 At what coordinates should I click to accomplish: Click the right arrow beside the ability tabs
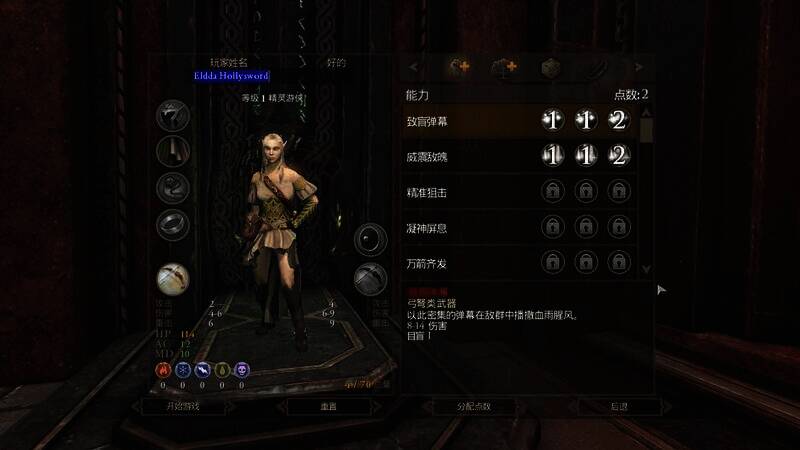(x=638, y=68)
